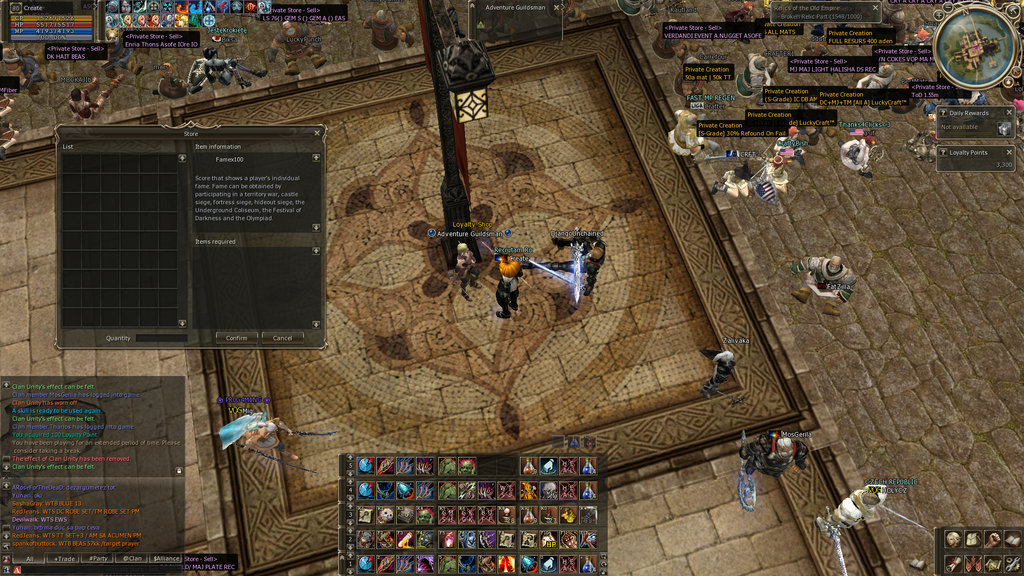Image resolution: width=1024 pixels, height=576 pixels.
Task: Confirm the Store purchase
Action: tap(236, 338)
